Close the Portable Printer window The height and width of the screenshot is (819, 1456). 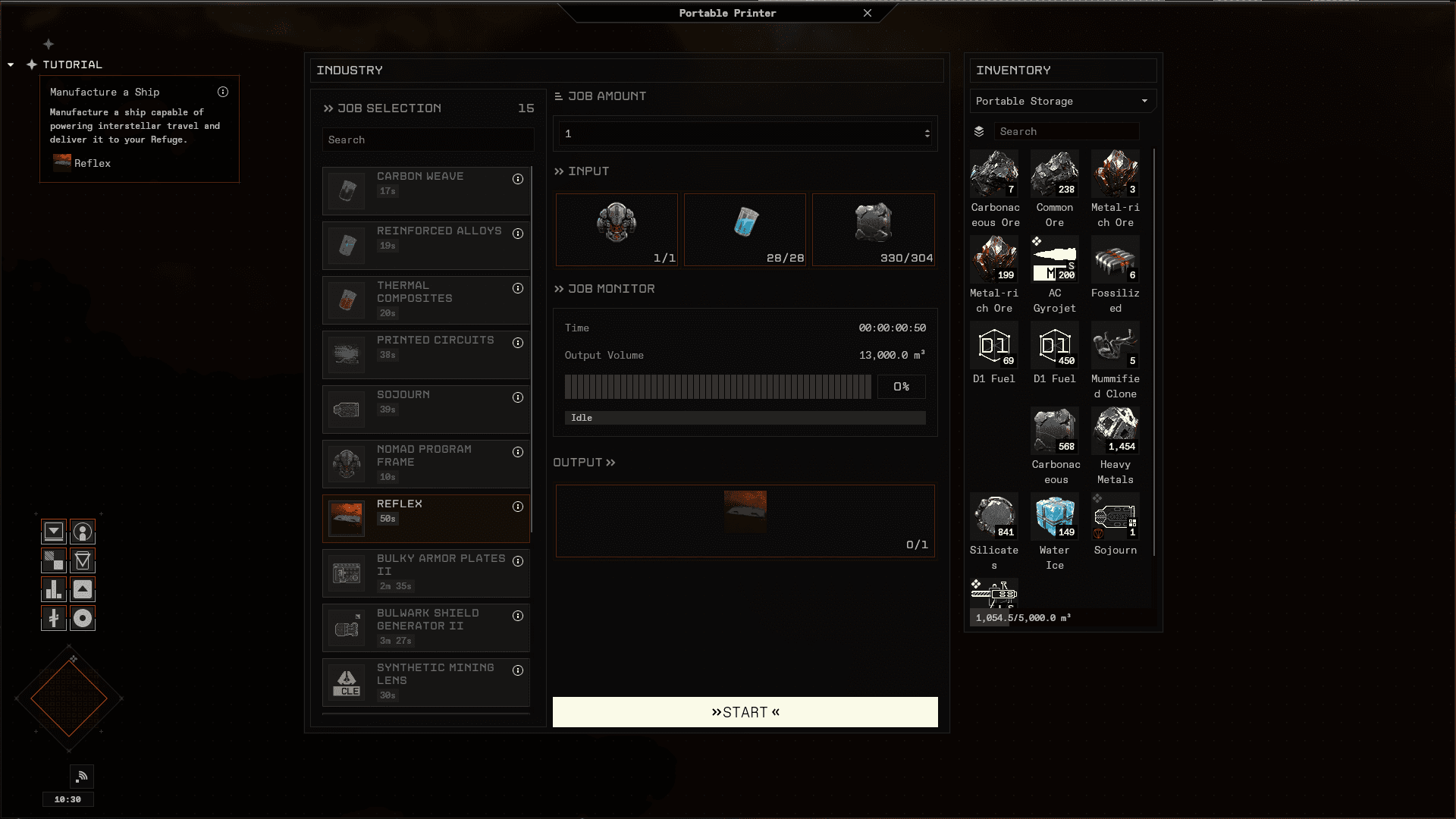868,13
